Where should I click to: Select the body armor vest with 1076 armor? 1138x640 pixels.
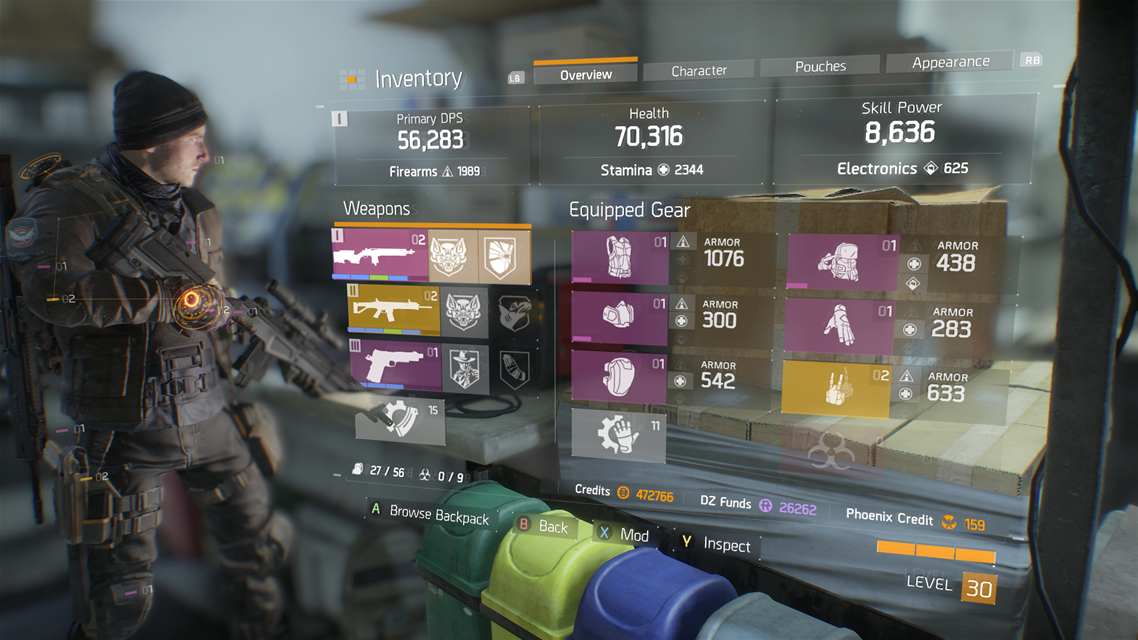(x=619, y=258)
